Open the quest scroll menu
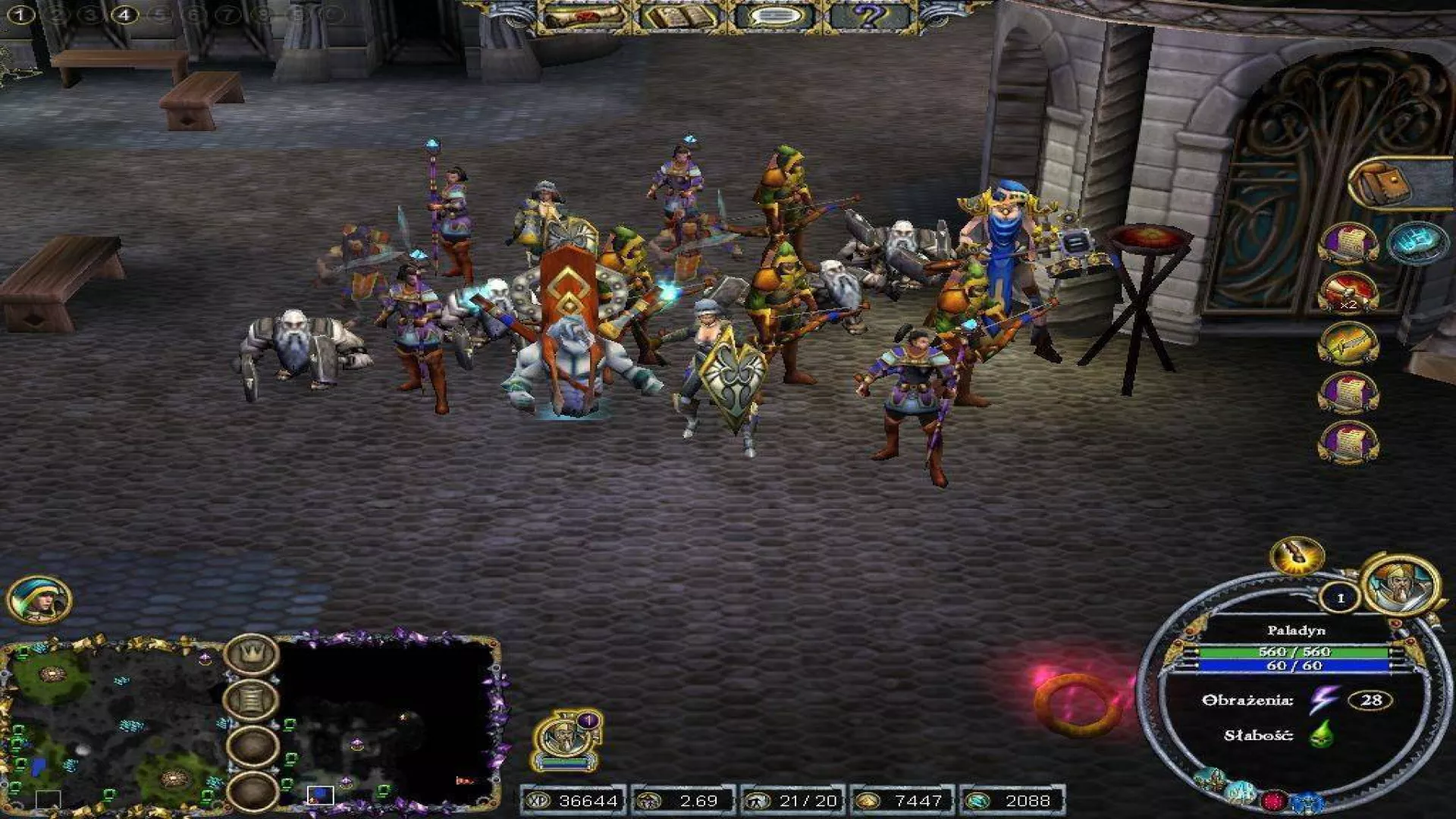Image resolution: width=1456 pixels, height=819 pixels. pos(585,17)
